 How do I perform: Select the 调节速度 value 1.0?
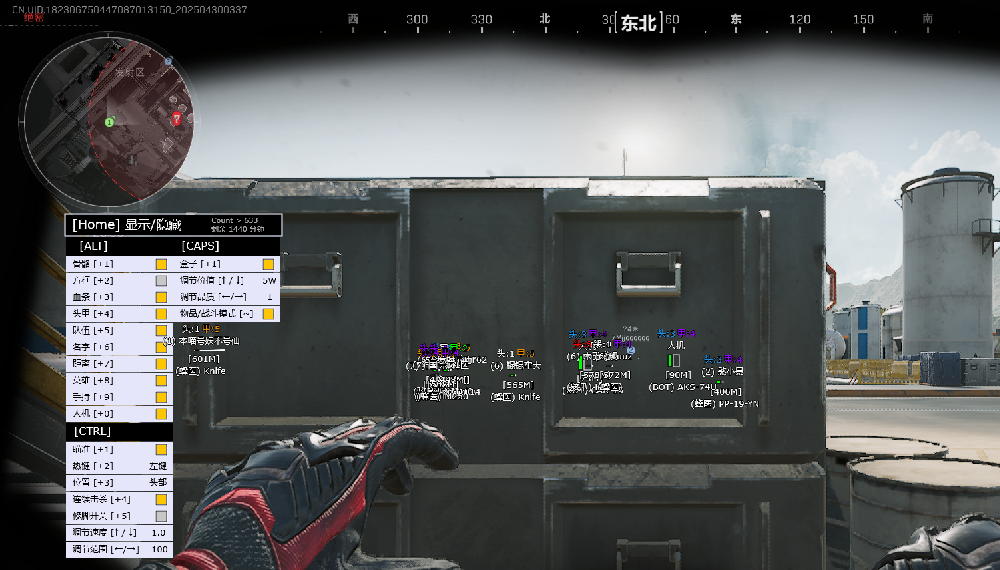tap(158, 532)
